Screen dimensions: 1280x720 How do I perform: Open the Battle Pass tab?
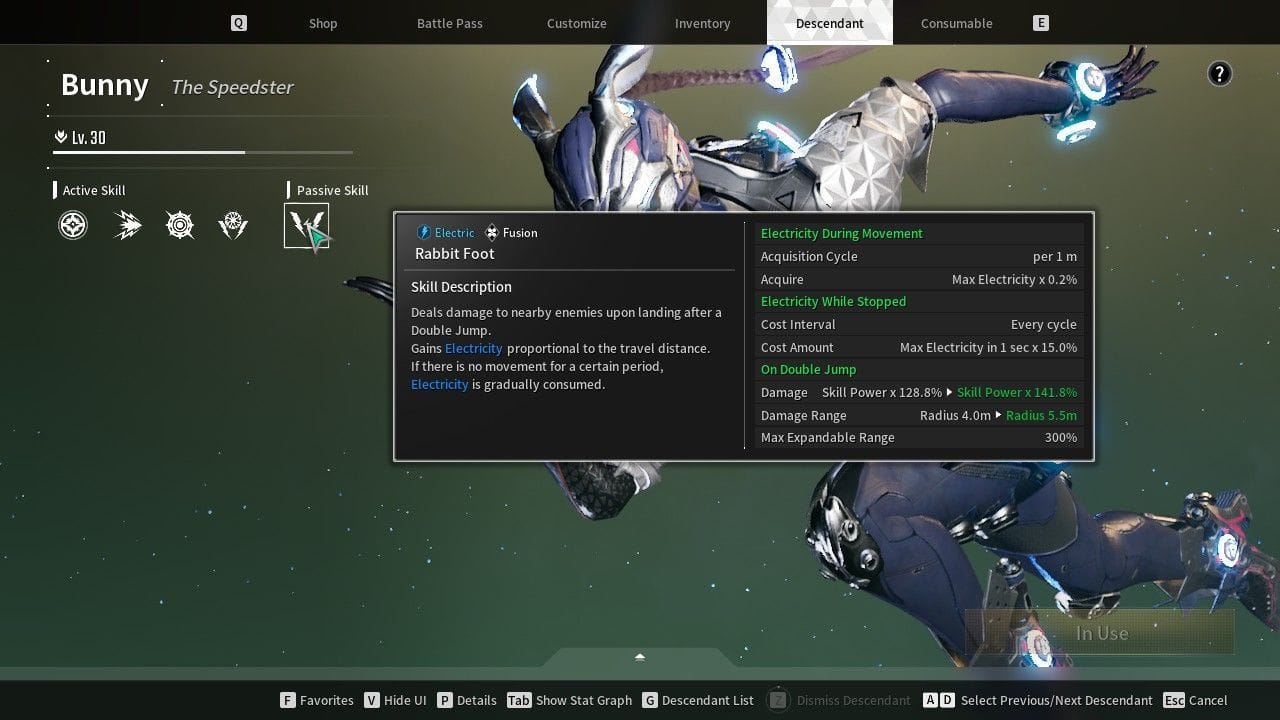(450, 23)
